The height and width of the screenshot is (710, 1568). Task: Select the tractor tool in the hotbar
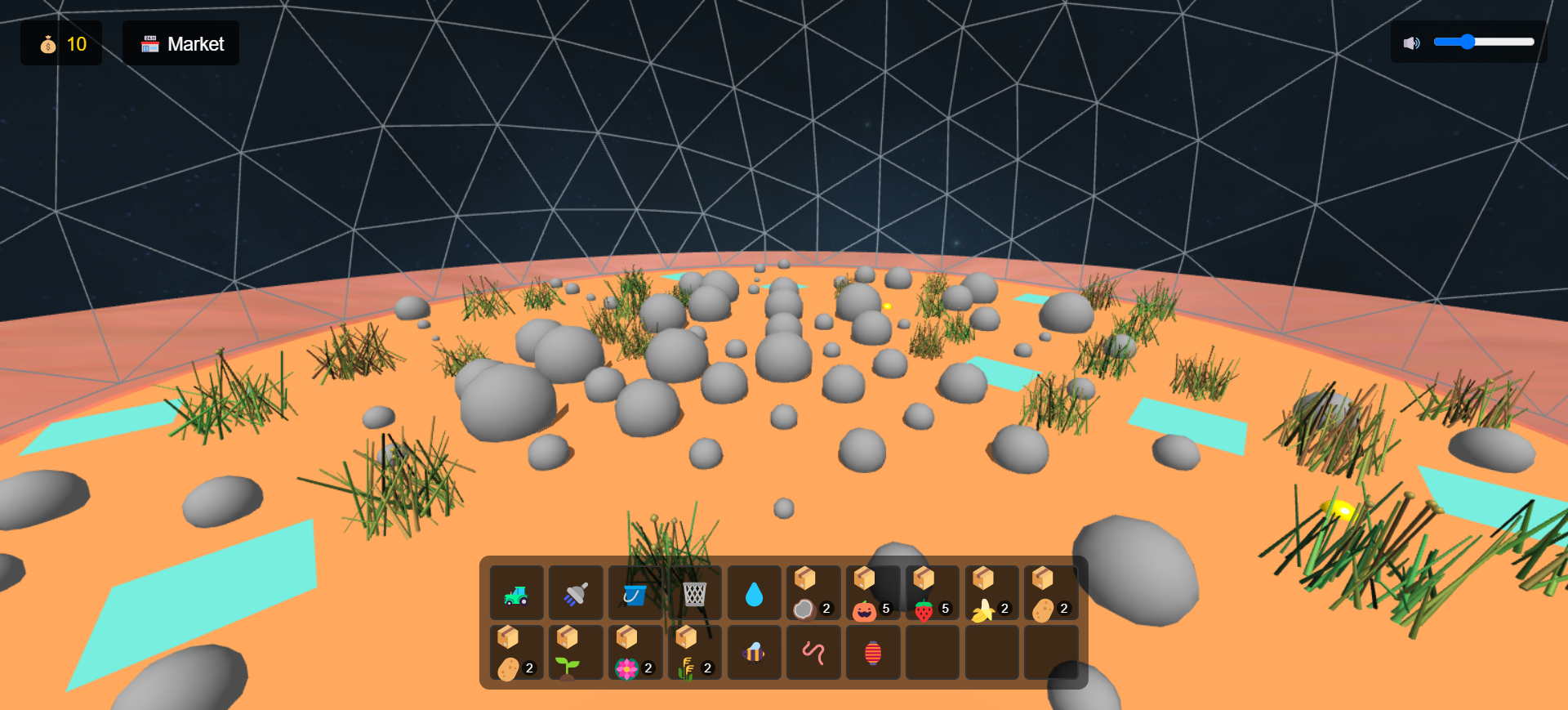(x=516, y=593)
